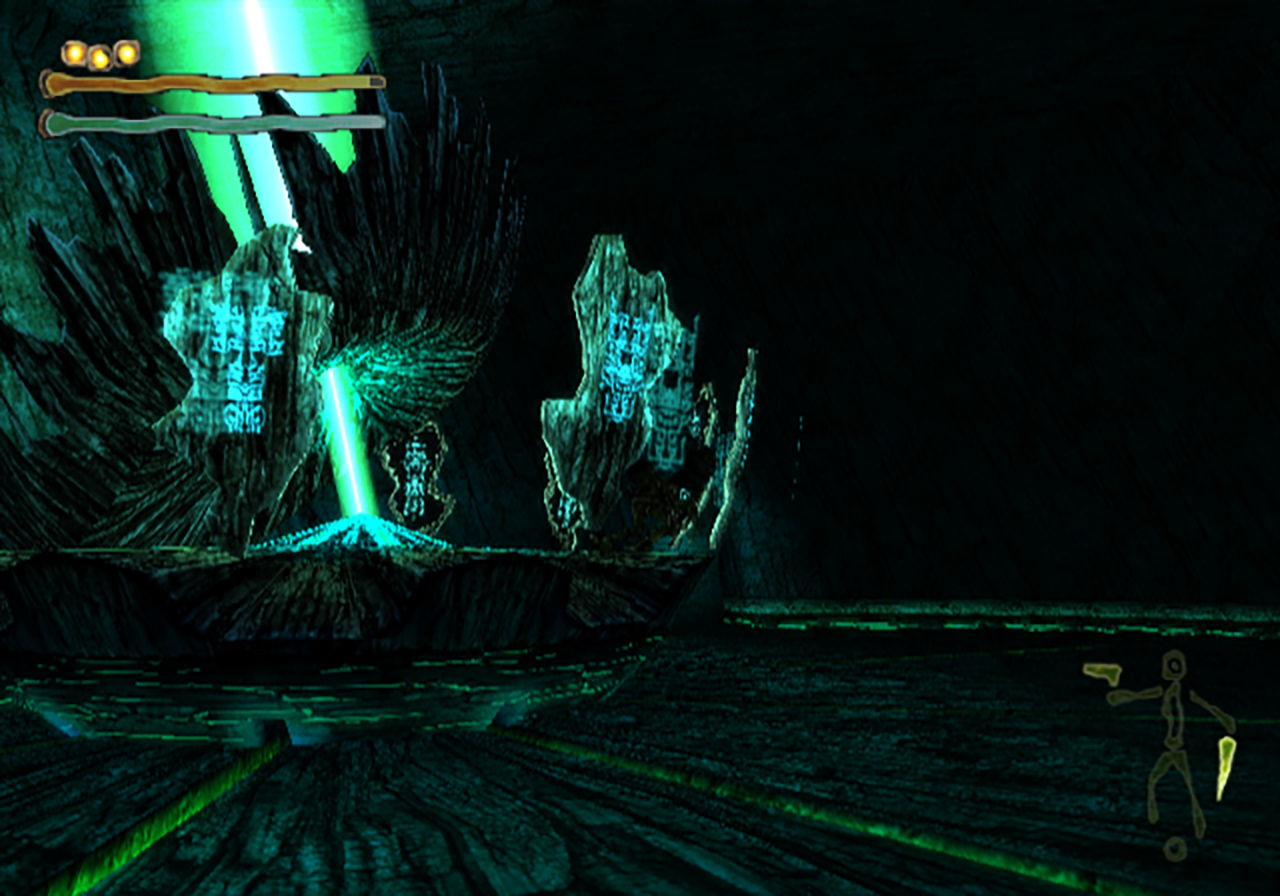Screen dimensions: 1280x896
Task: Open the crouched creature near the right glyphs
Action: click(x=665, y=505)
